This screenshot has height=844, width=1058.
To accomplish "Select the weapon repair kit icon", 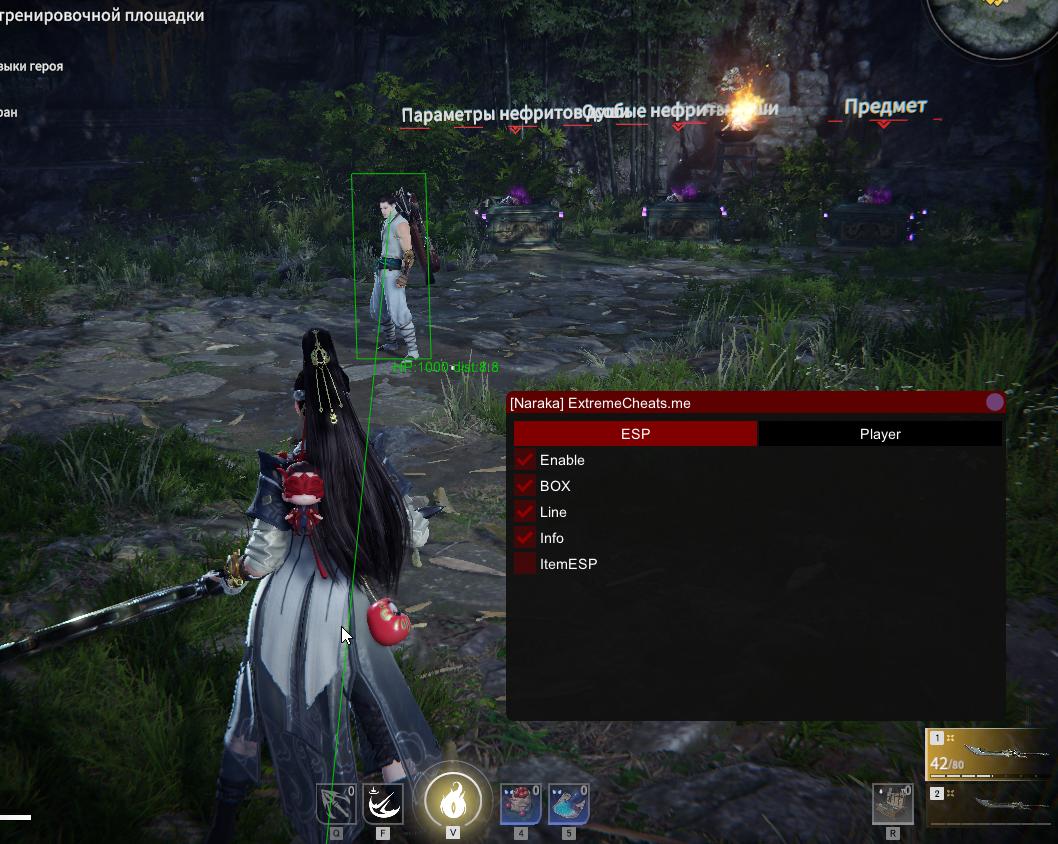I will [x=892, y=803].
